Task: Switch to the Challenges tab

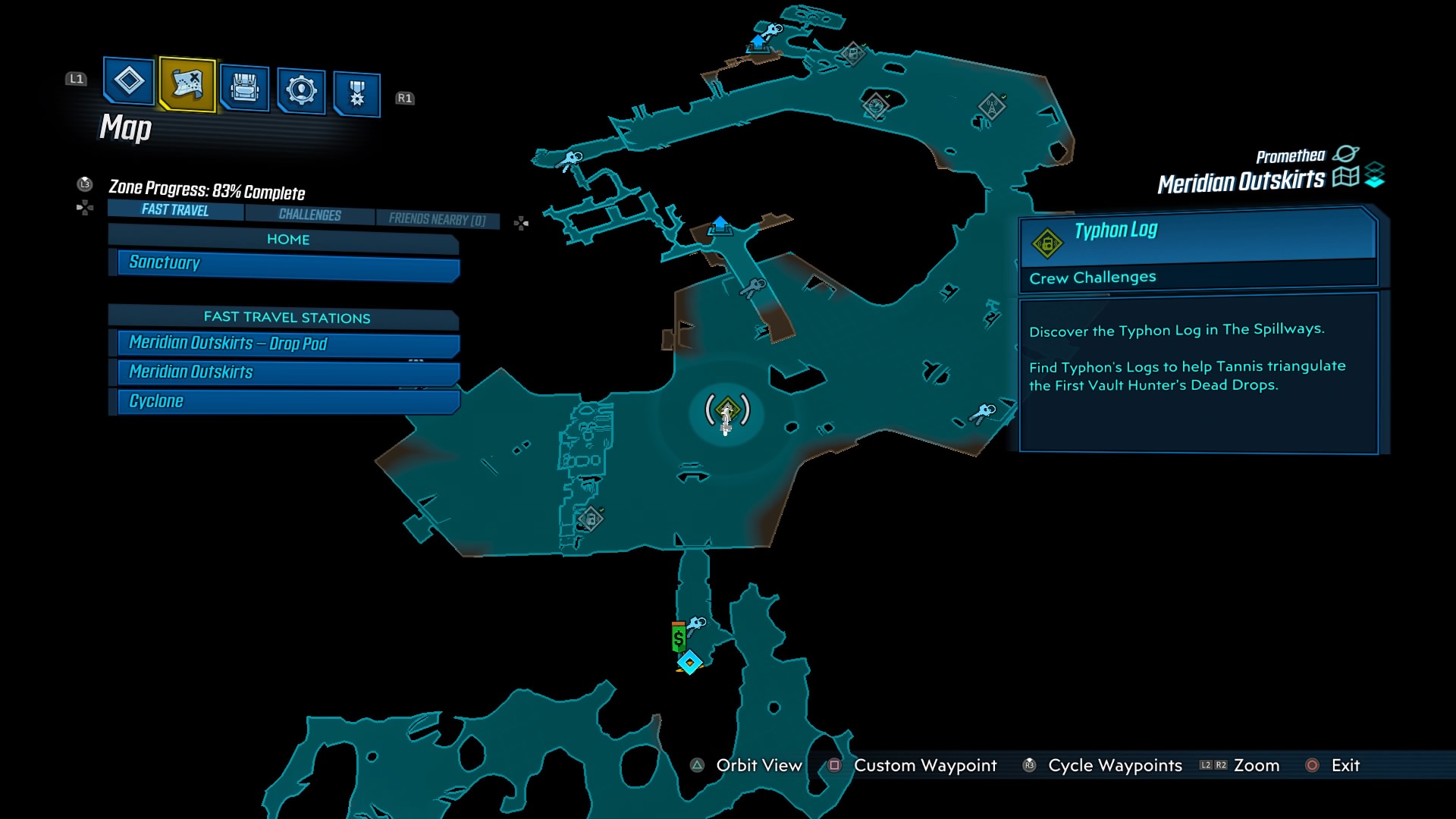Action: [310, 215]
